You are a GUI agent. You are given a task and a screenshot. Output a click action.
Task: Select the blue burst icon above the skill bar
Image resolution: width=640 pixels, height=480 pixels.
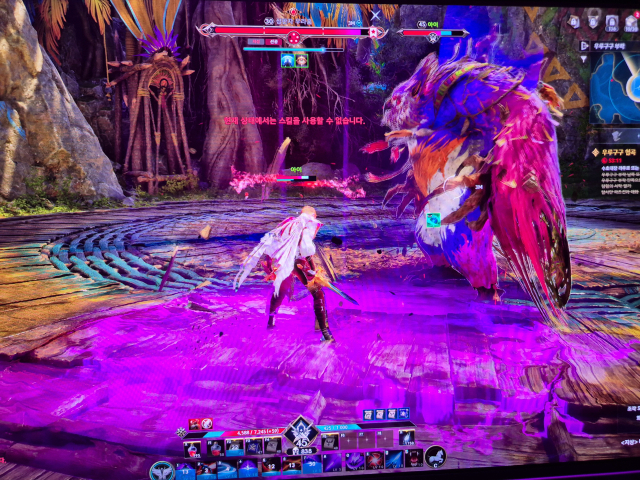(x=403, y=414)
